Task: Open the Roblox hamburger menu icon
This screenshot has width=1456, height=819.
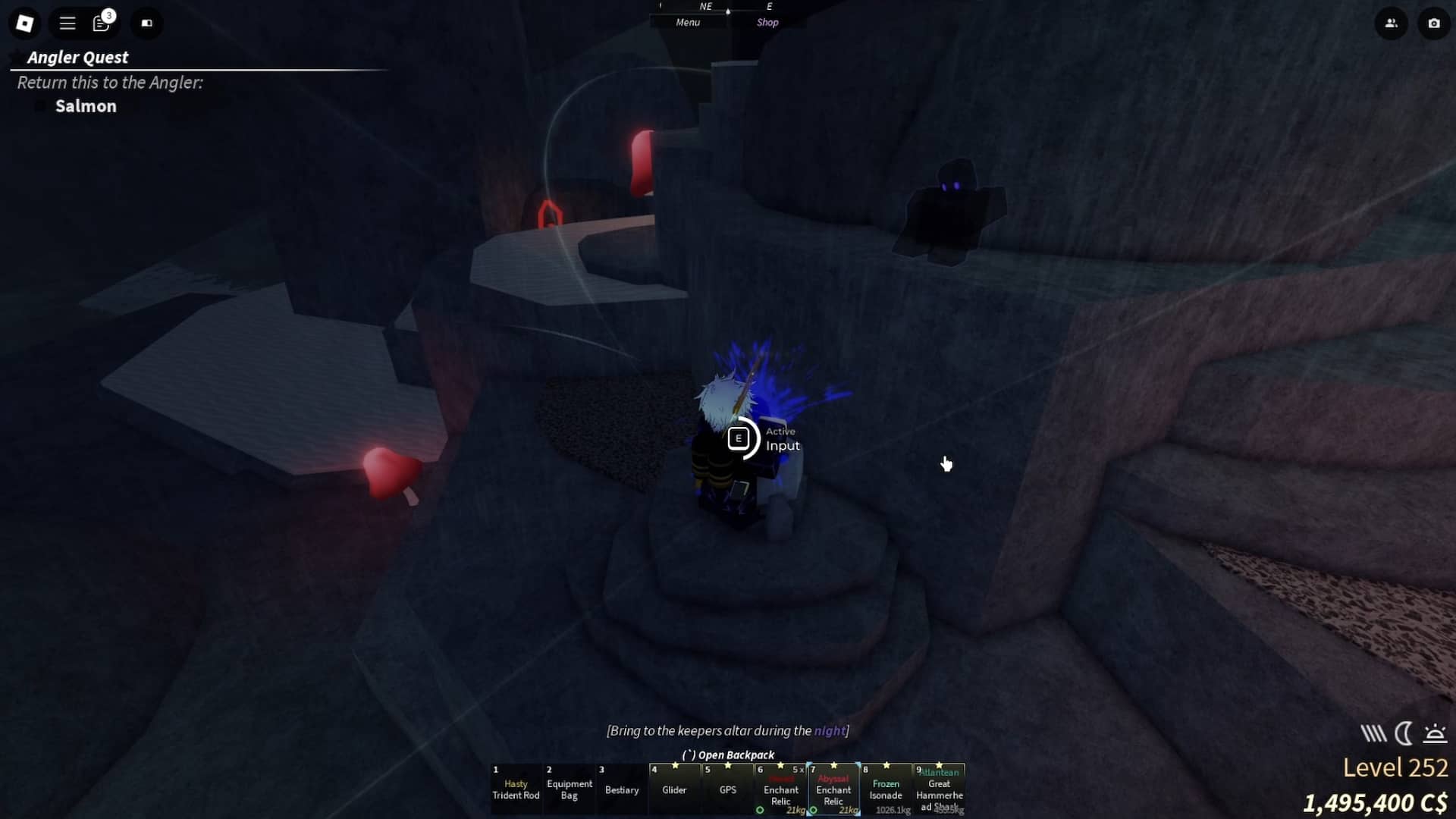Action: click(67, 23)
